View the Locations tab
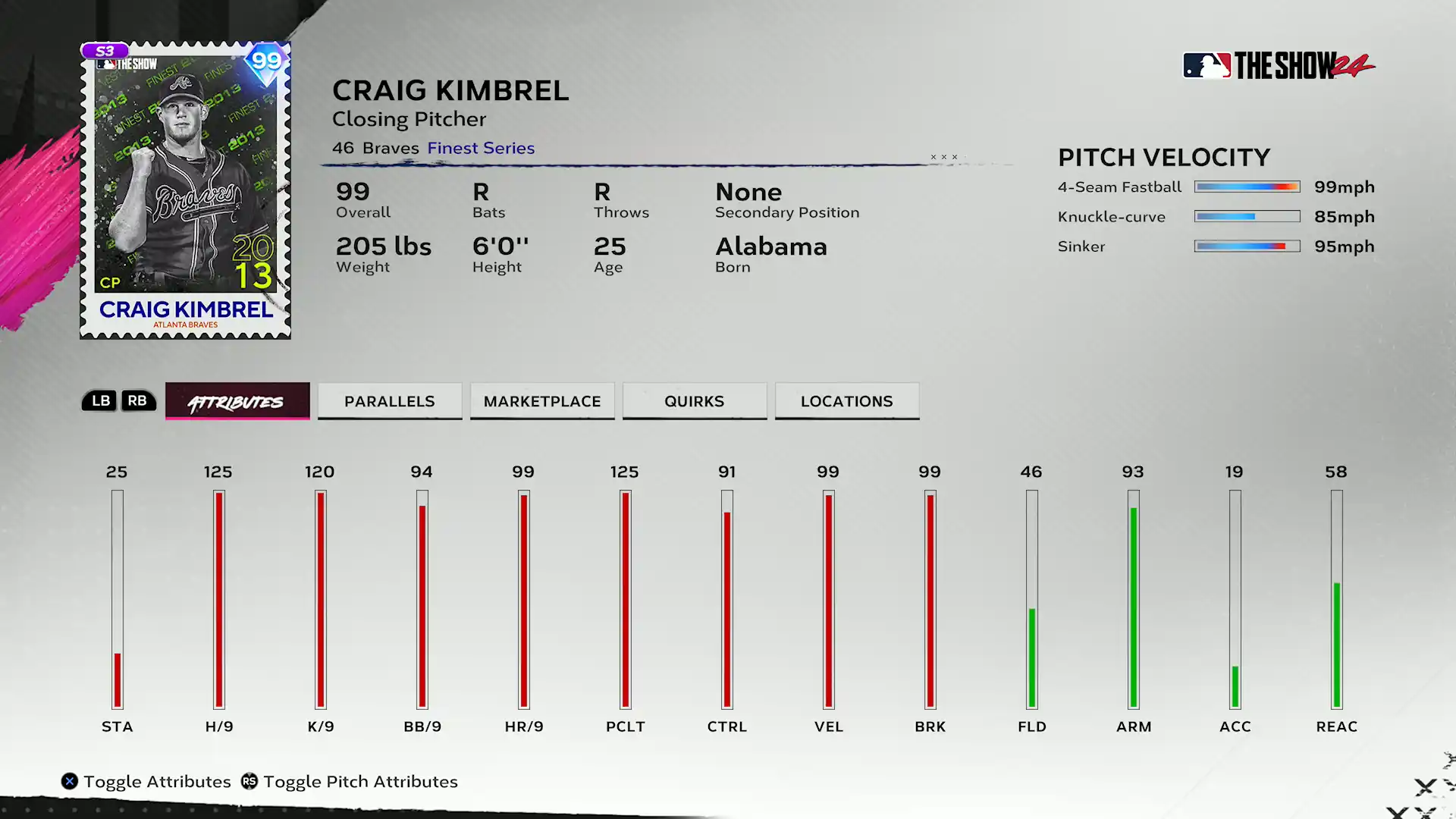 click(847, 401)
